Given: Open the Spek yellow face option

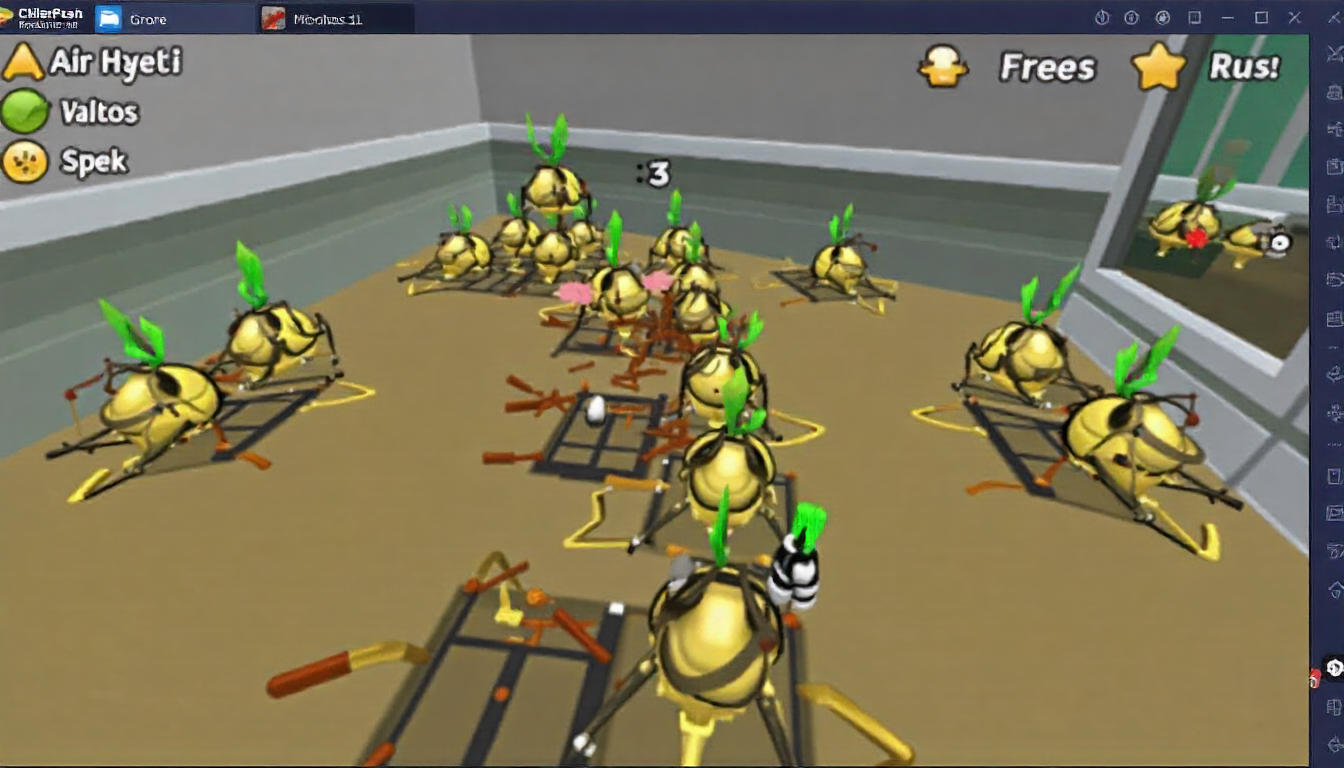Looking at the screenshot, I should point(66,161).
